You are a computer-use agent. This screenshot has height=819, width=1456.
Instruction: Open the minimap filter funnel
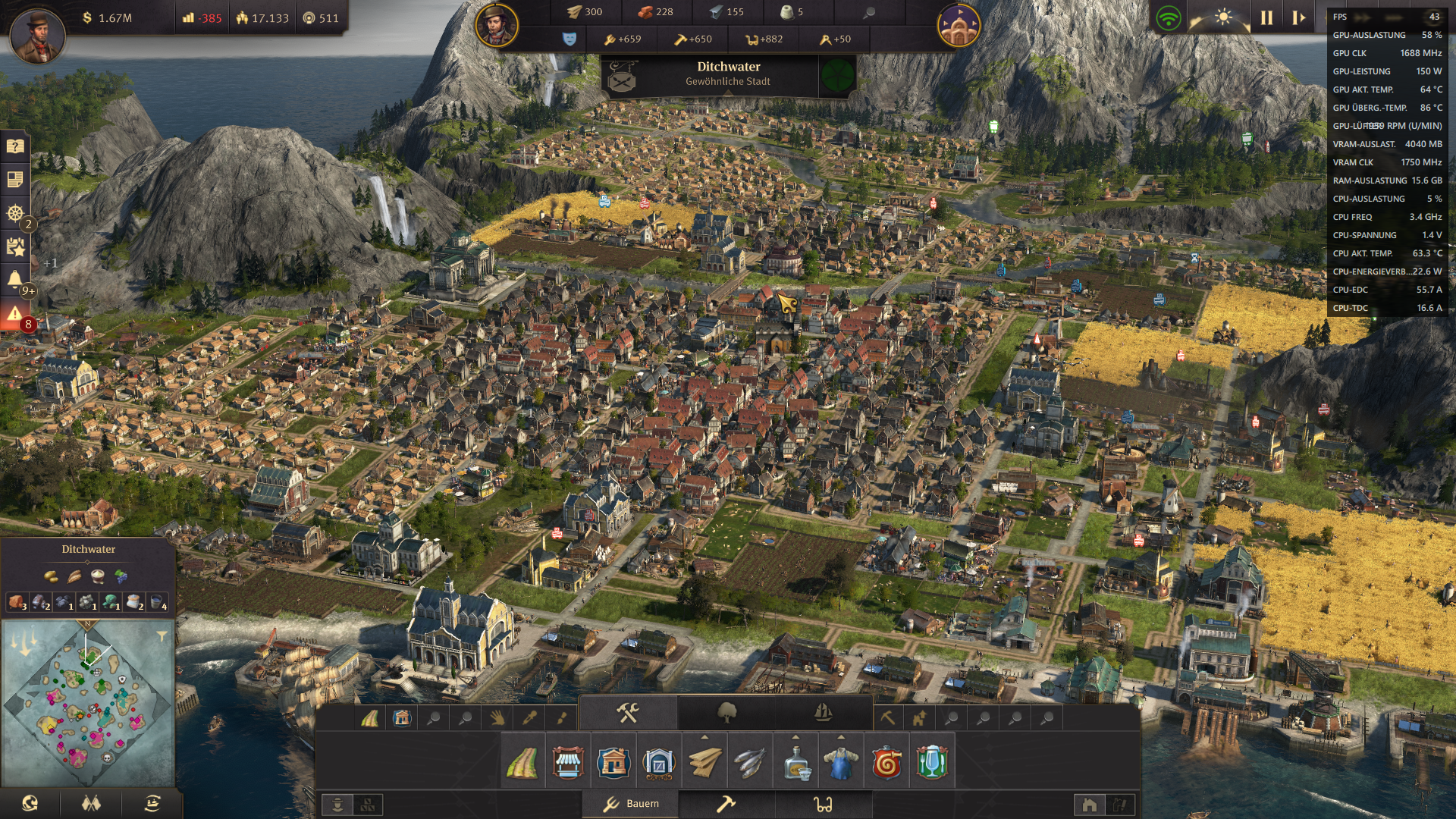pyautogui.click(x=162, y=636)
